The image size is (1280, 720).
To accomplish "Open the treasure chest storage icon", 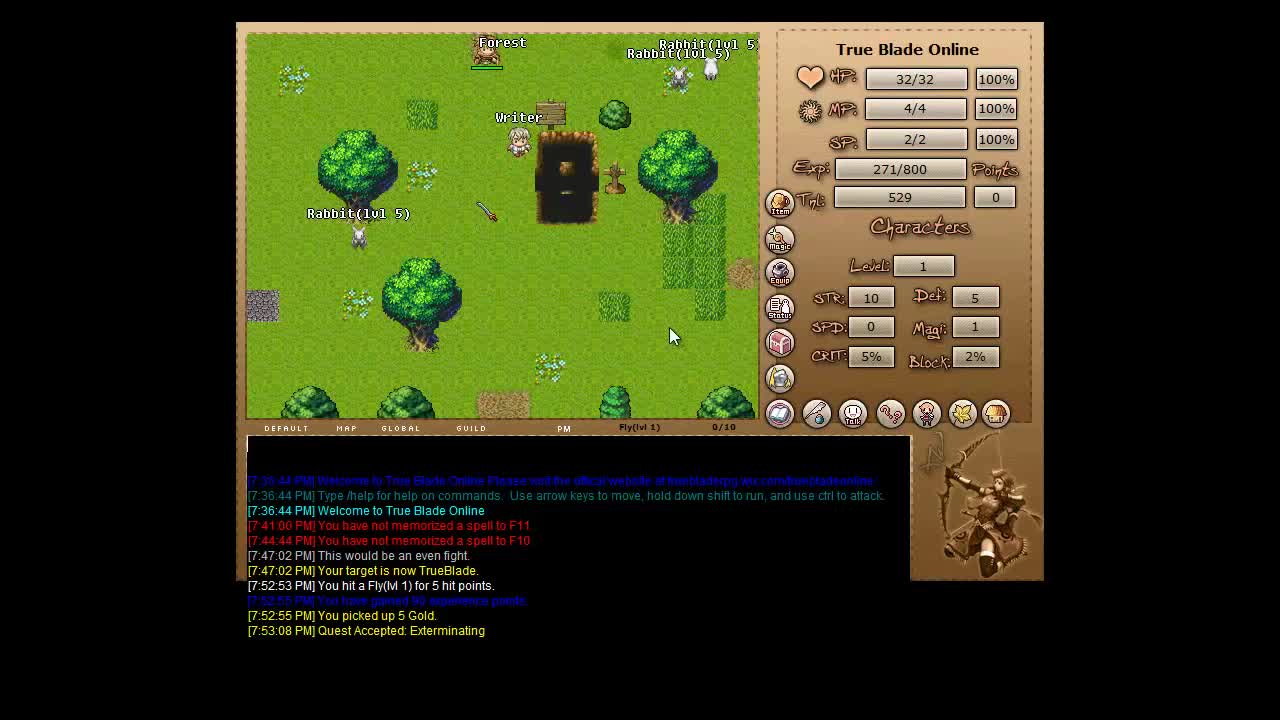I will 780,343.
